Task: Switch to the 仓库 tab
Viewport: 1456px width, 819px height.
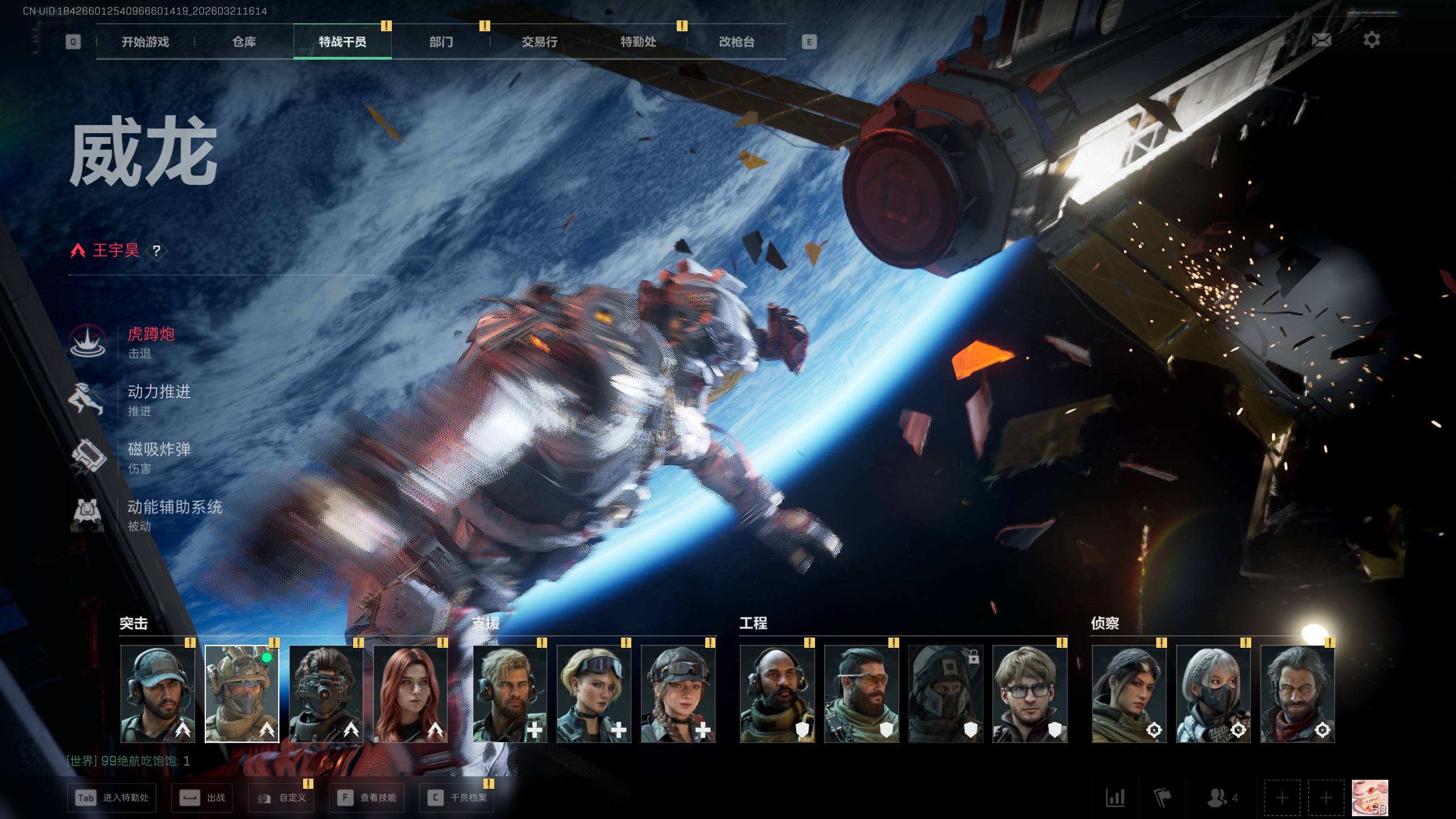Action: [244, 42]
